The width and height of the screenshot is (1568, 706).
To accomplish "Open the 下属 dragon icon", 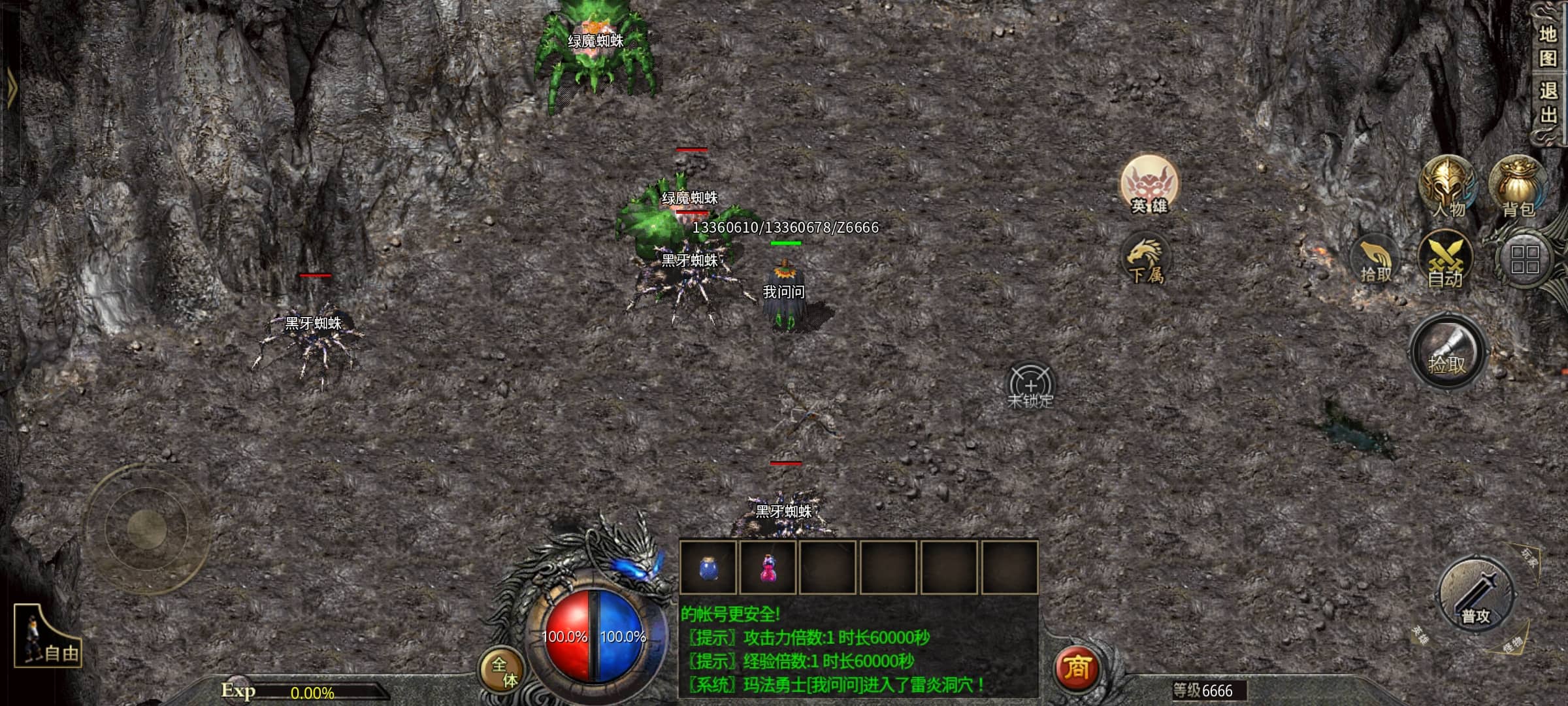I will (1145, 260).
